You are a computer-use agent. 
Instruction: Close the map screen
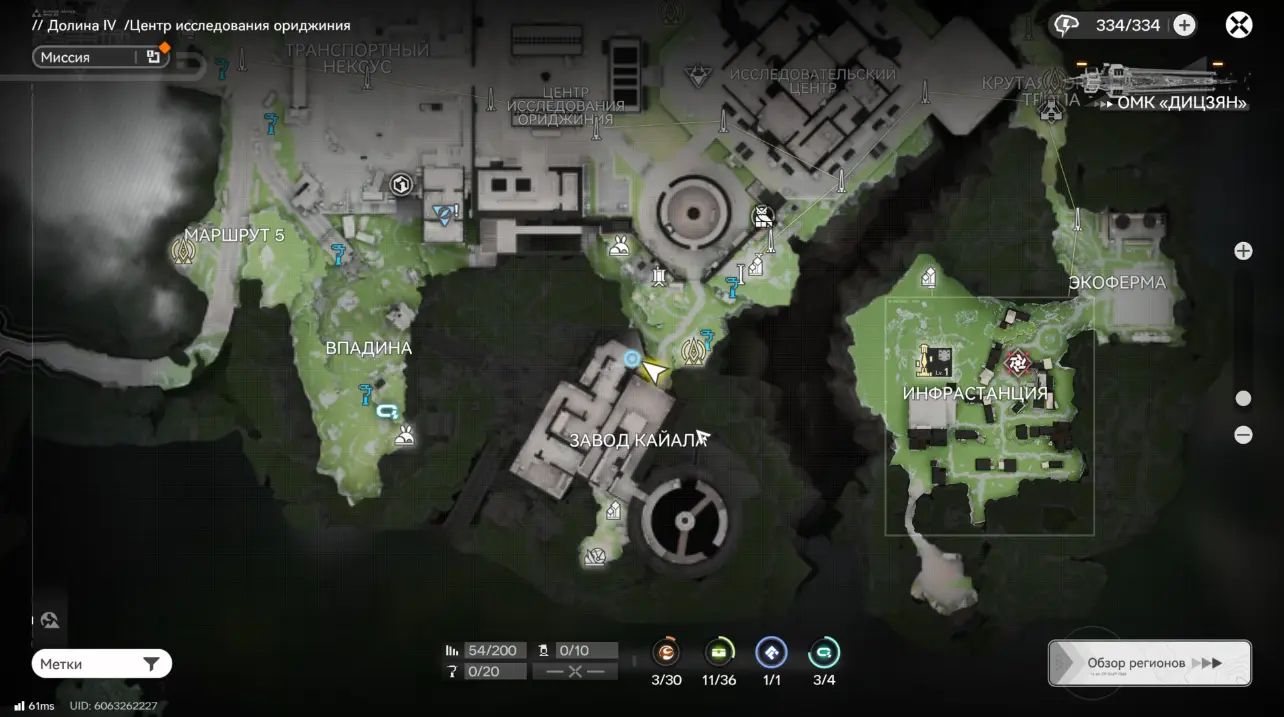point(1239,25)
